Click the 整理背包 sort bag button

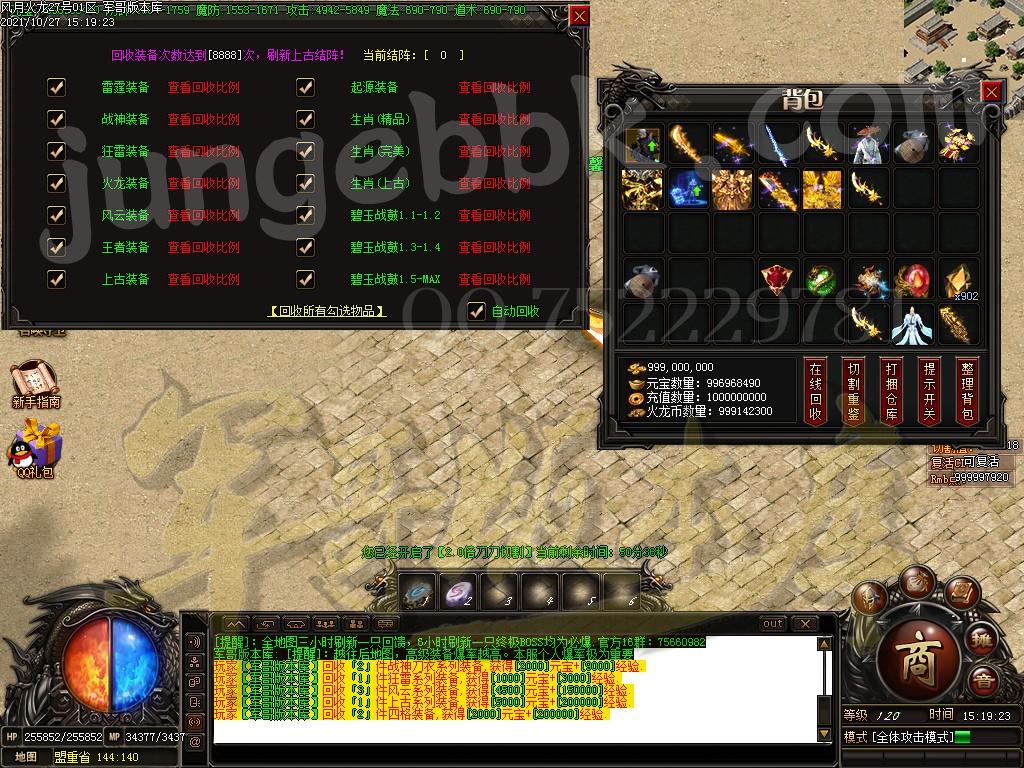coord(965,391)
